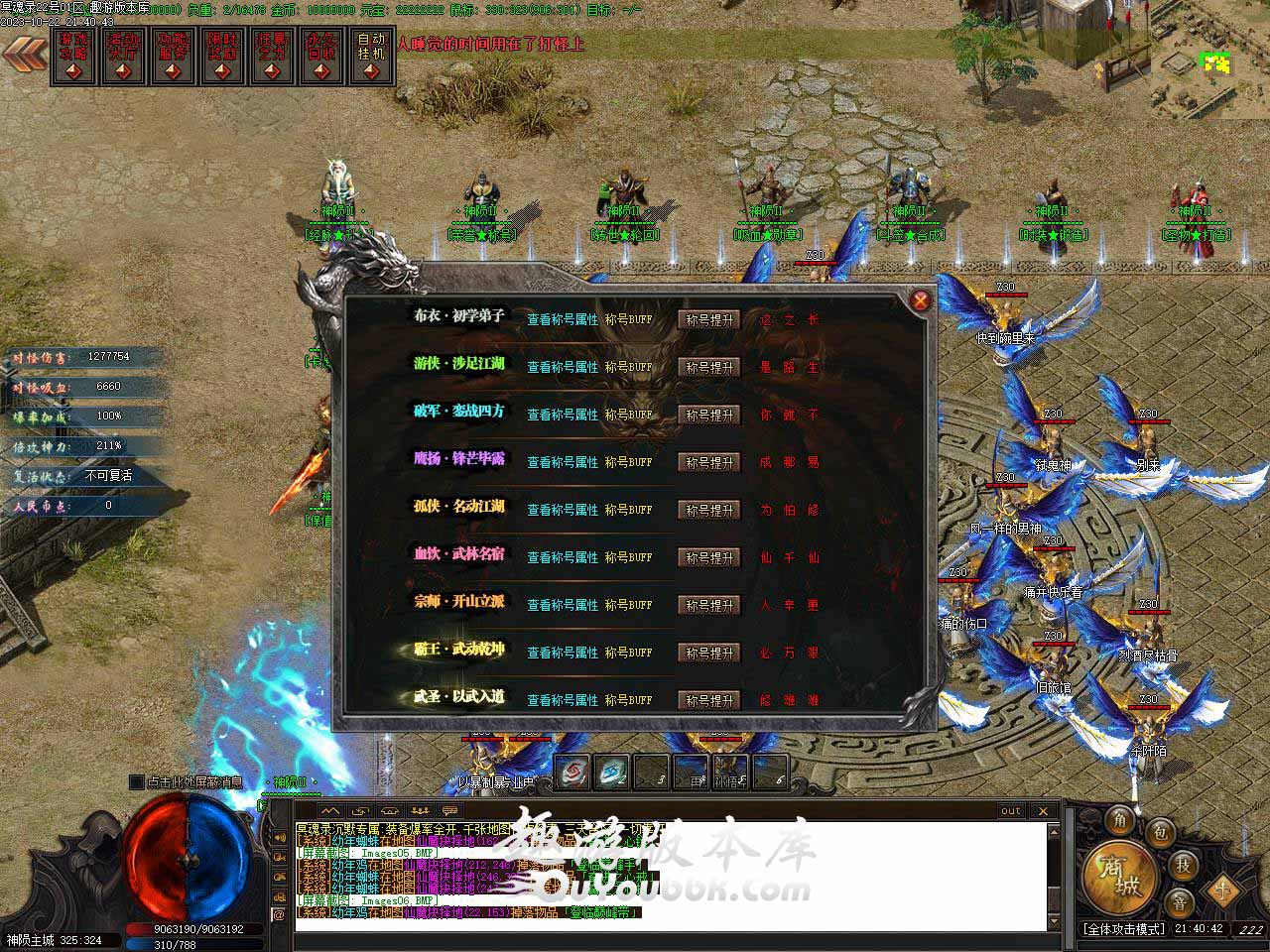Open the 游戏攻略 guide menu
Screen dimensions: 1270x952
73,56
